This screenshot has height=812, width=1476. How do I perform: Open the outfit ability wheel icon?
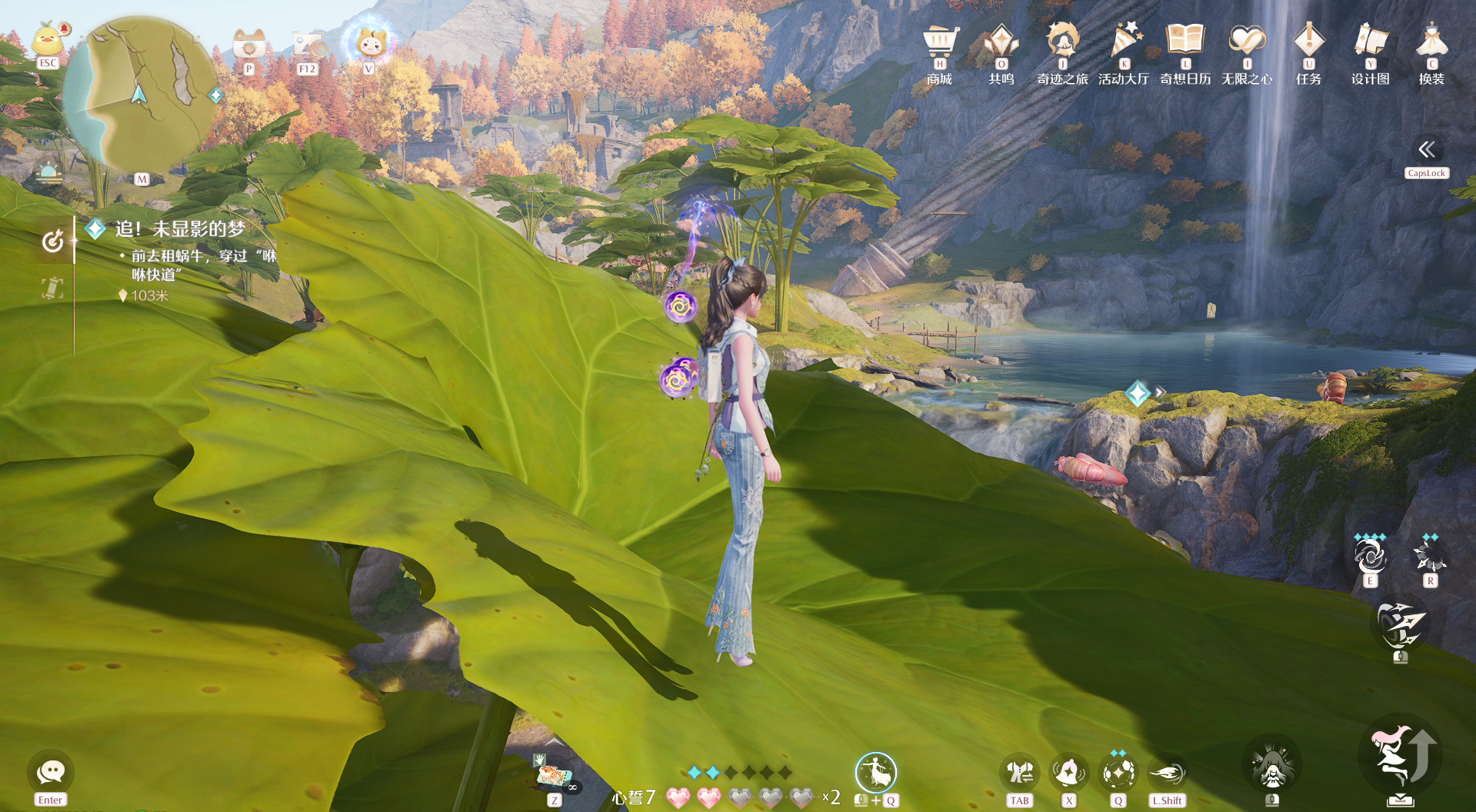pyautogui.click(x=875, y=772)
